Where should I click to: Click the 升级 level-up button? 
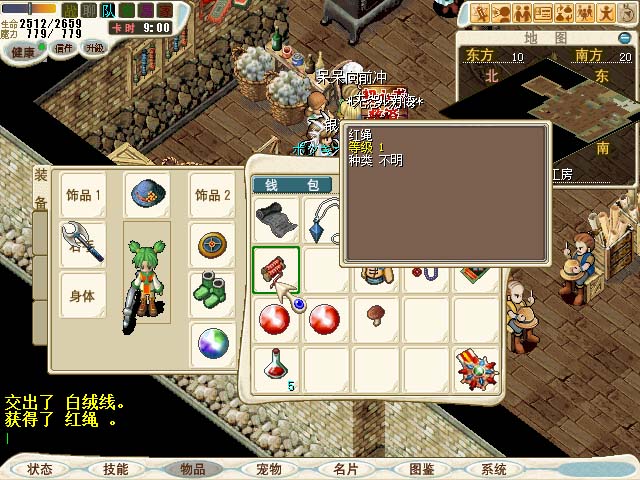[x=95, y=48]
